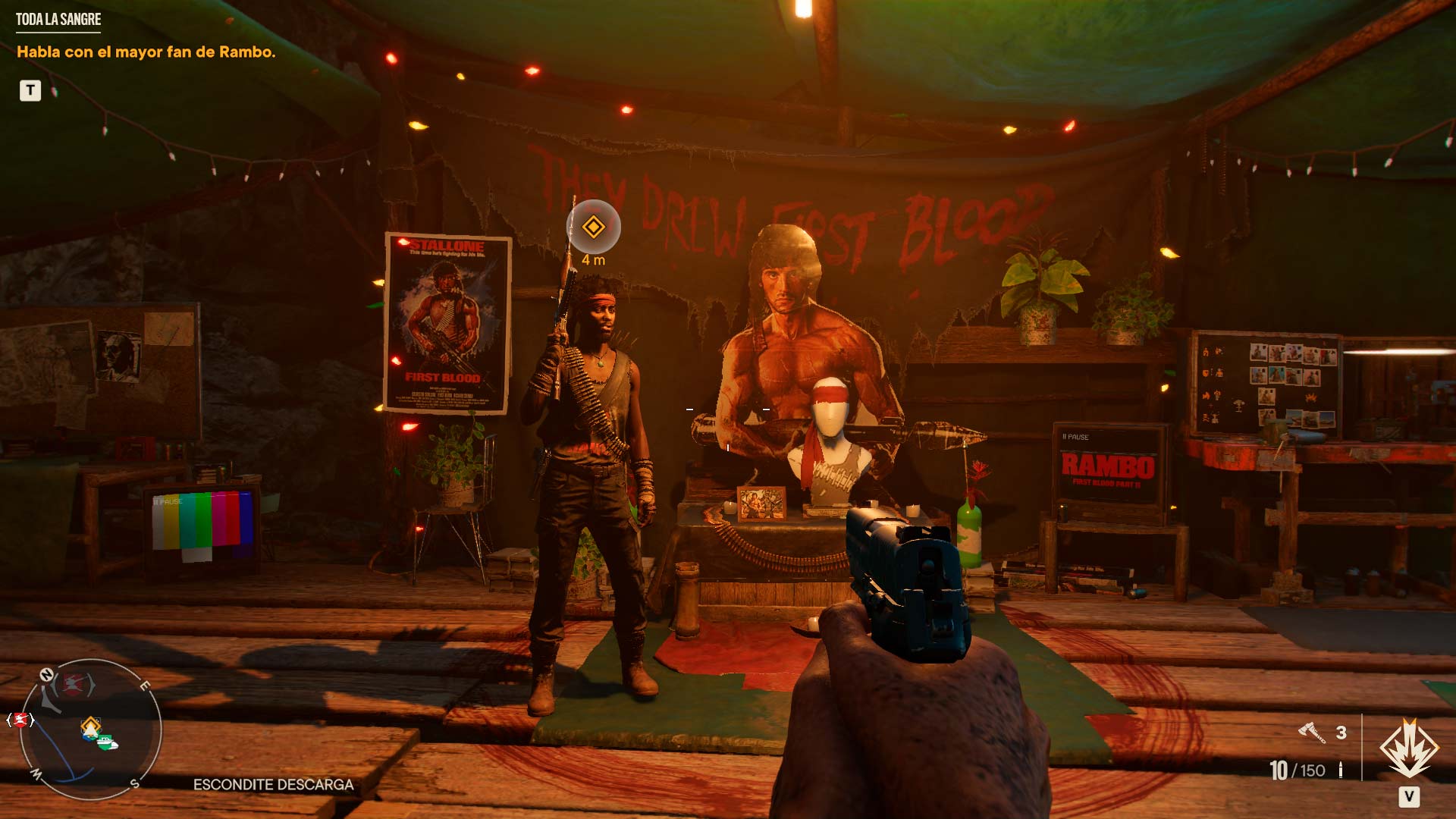Screen dimensions: 1456x819
Task: Click the yellow diamond waypoint marker
Action: click(595, 226)
